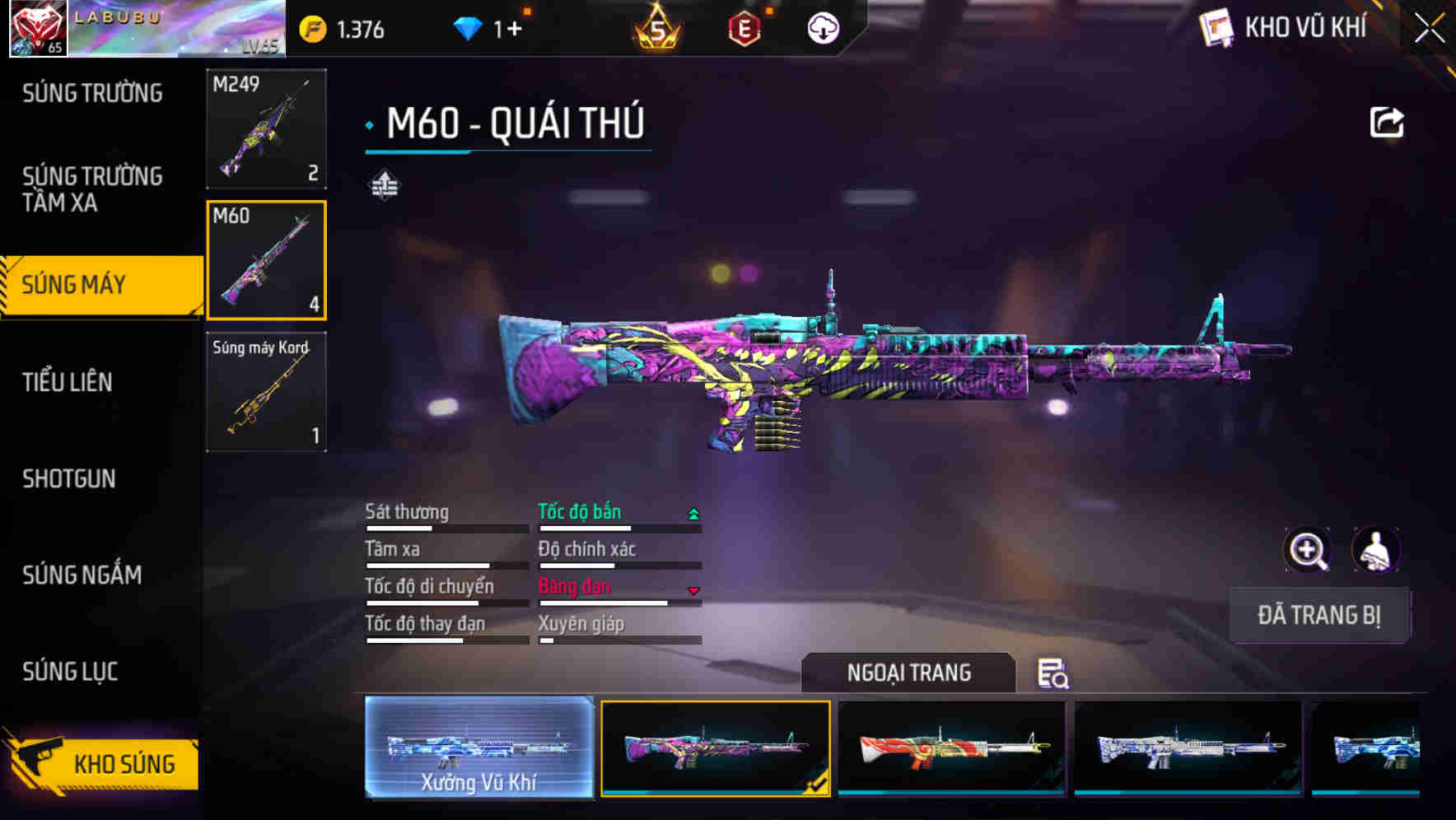Select the Súng Lục category

click(x=70, y=672)
